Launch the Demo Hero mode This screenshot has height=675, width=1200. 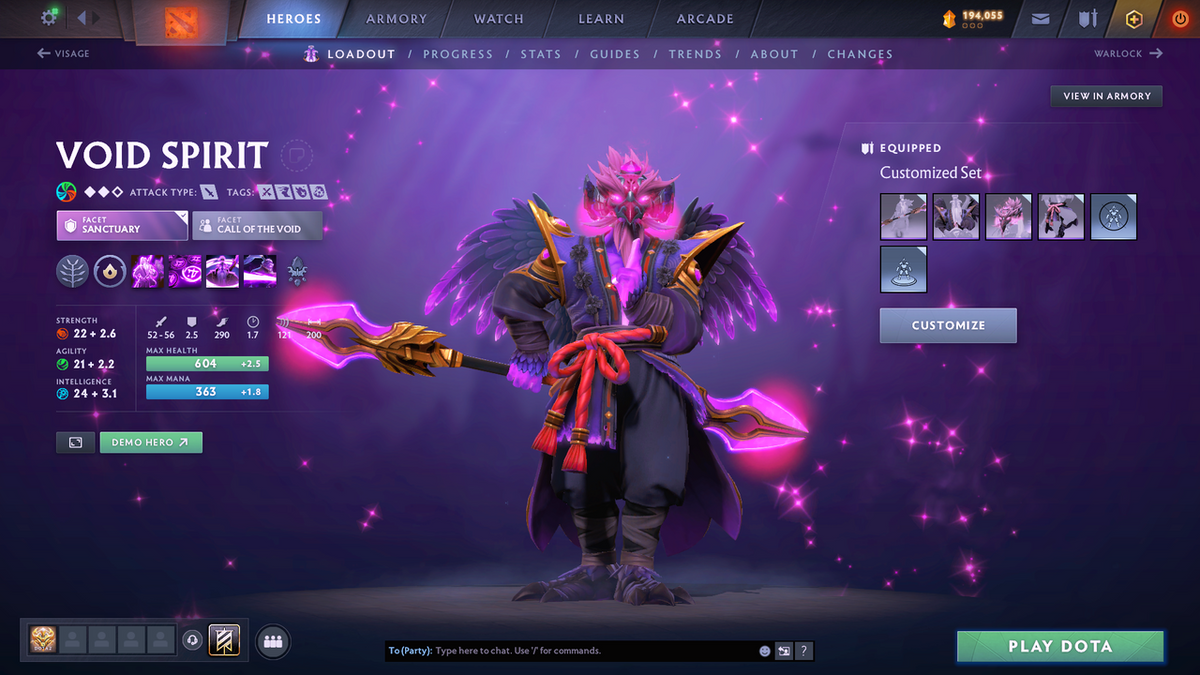click(x=151, y=442)
